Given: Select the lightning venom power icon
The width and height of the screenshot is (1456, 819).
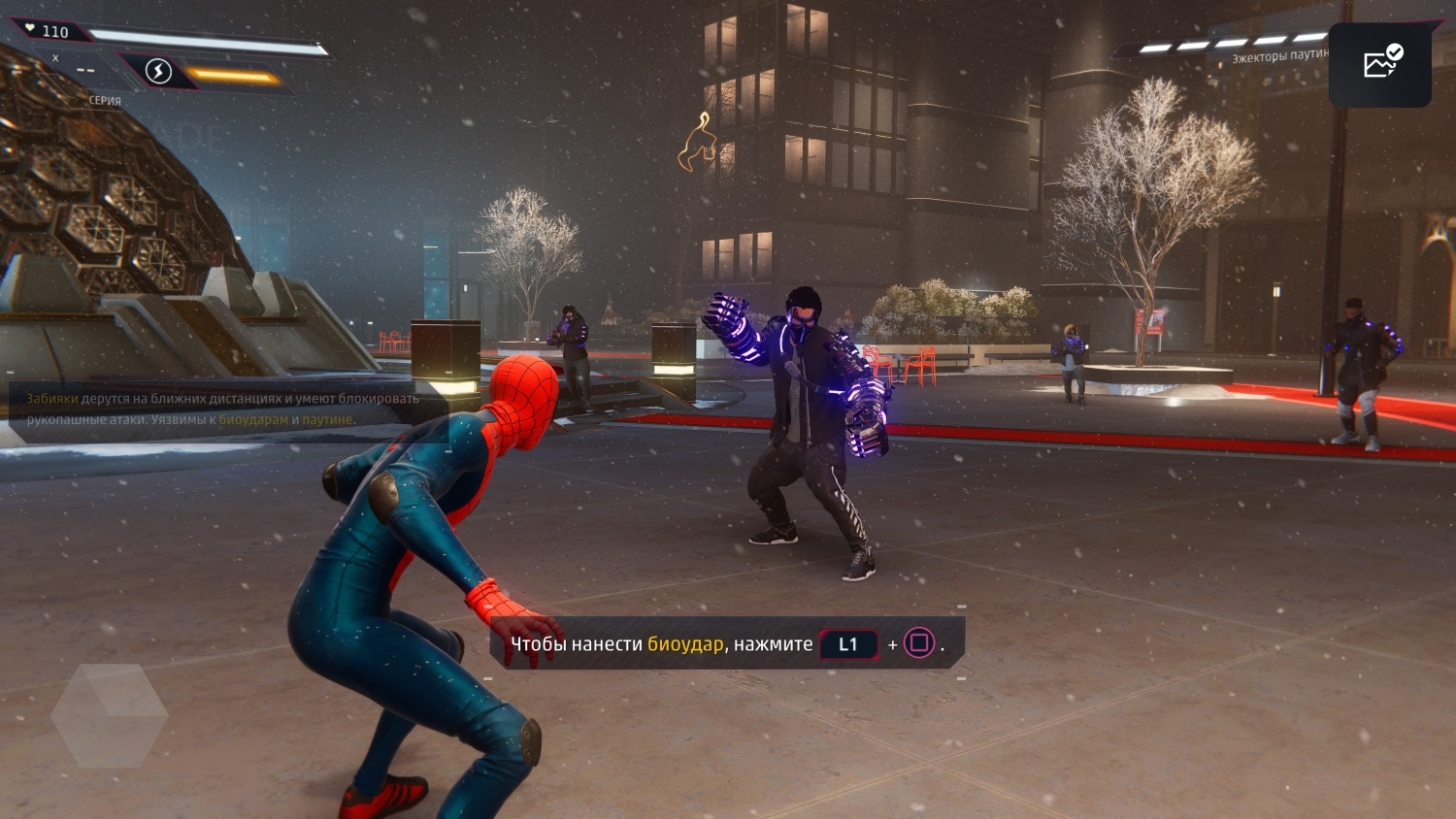Looking at the screenshot, I should (157, 71).
